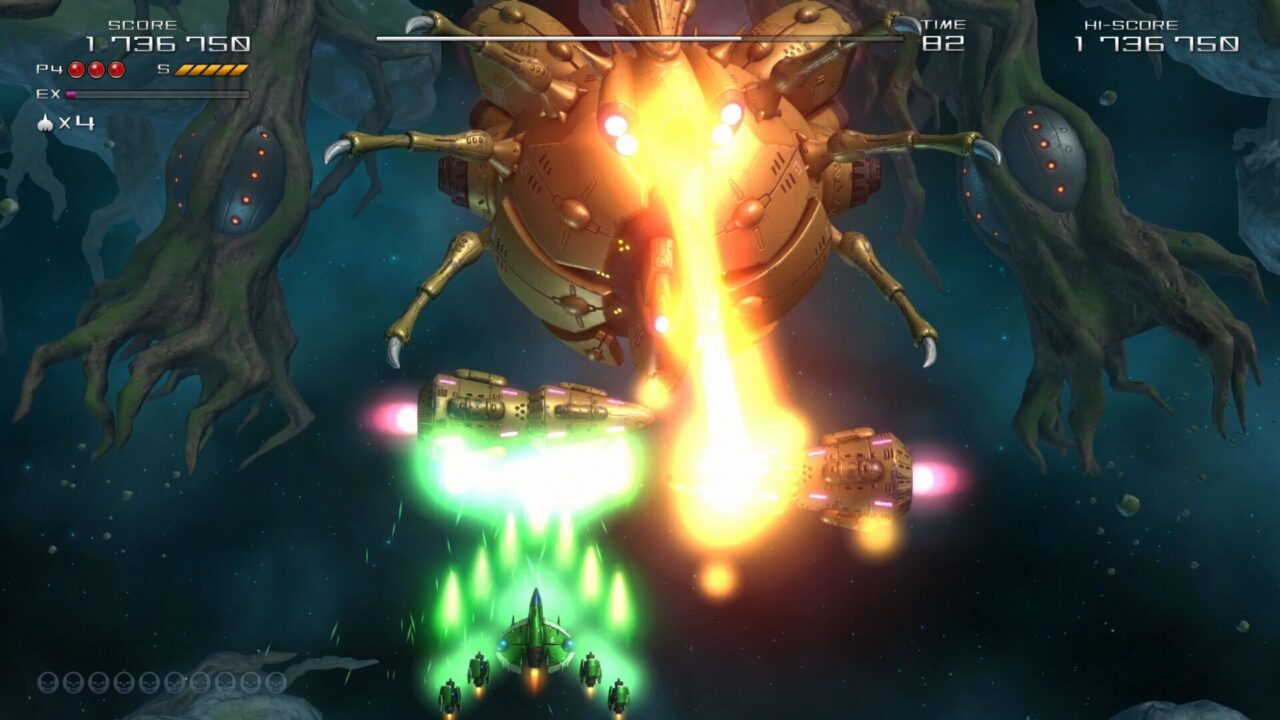The width and height of the screenshot is (1280, 720).
Task: Select the leftmost skull badge at screen bottom
Action: [x=47, y=682]
